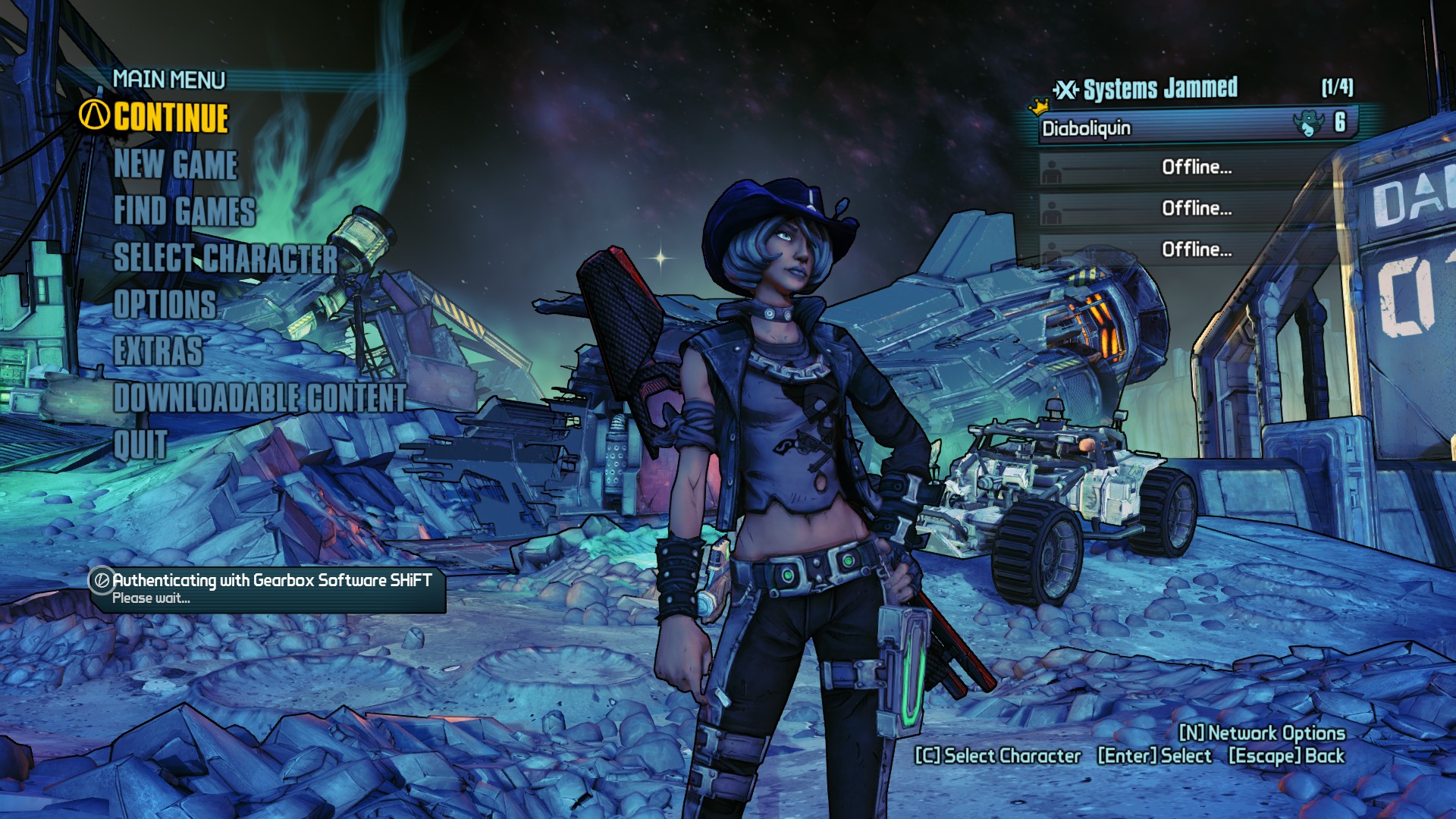Open the Options menu
1456x819 pixels.
click(165, 304)
